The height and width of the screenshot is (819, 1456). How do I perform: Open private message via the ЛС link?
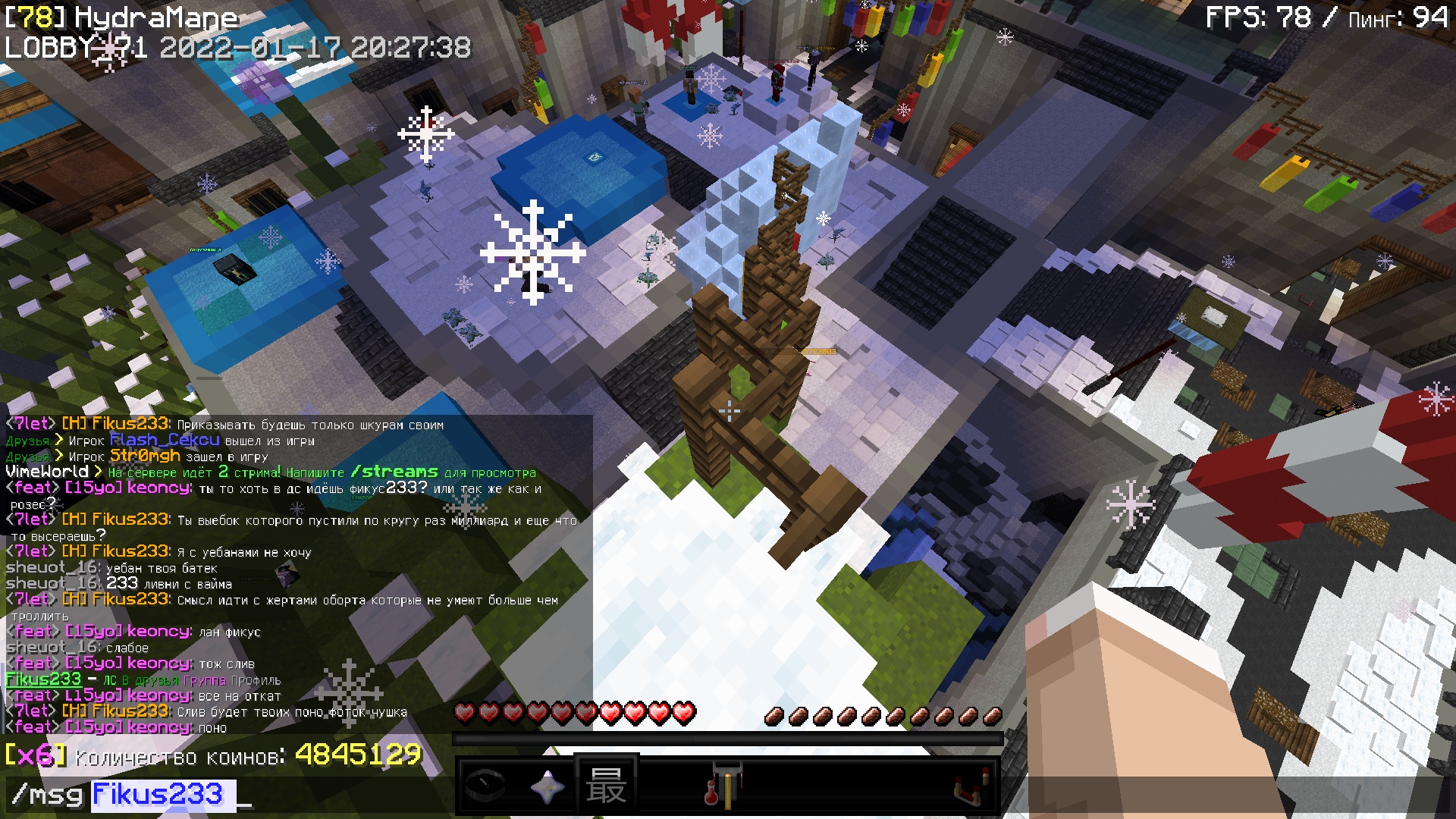[x=110, y=681]
